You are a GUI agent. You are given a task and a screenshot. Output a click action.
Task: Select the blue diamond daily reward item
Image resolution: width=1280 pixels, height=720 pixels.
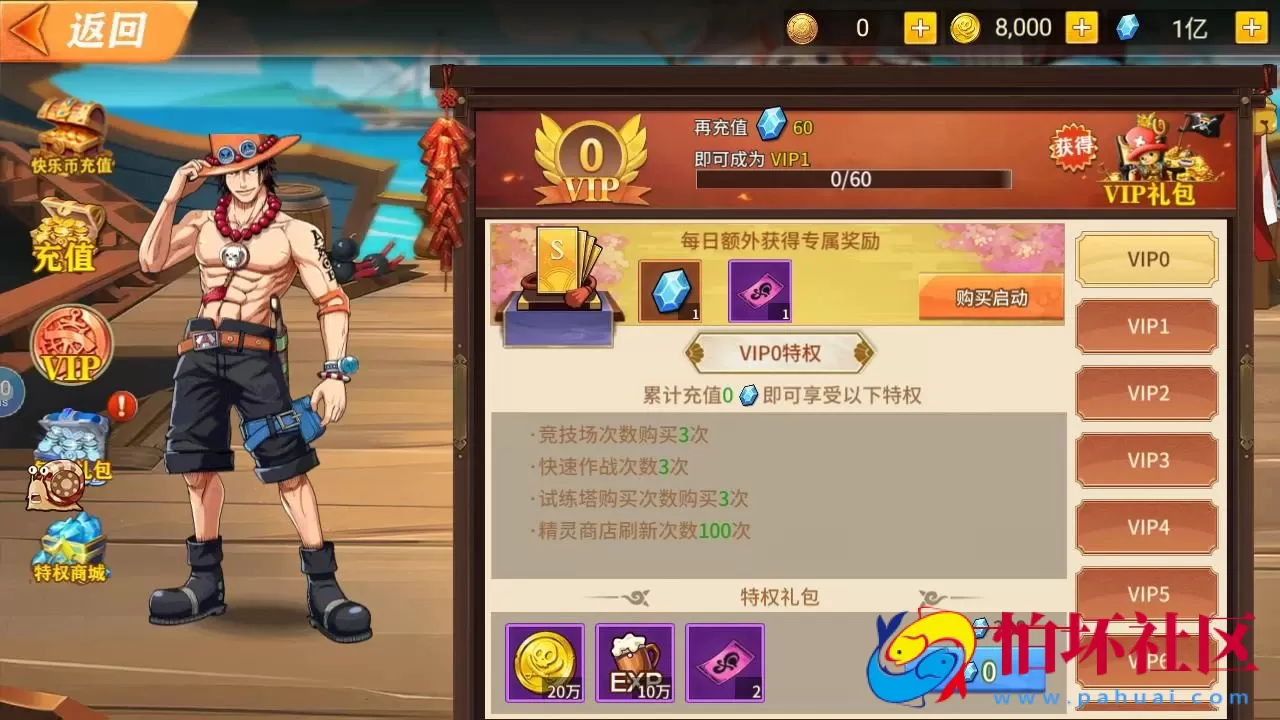point(670,292)
